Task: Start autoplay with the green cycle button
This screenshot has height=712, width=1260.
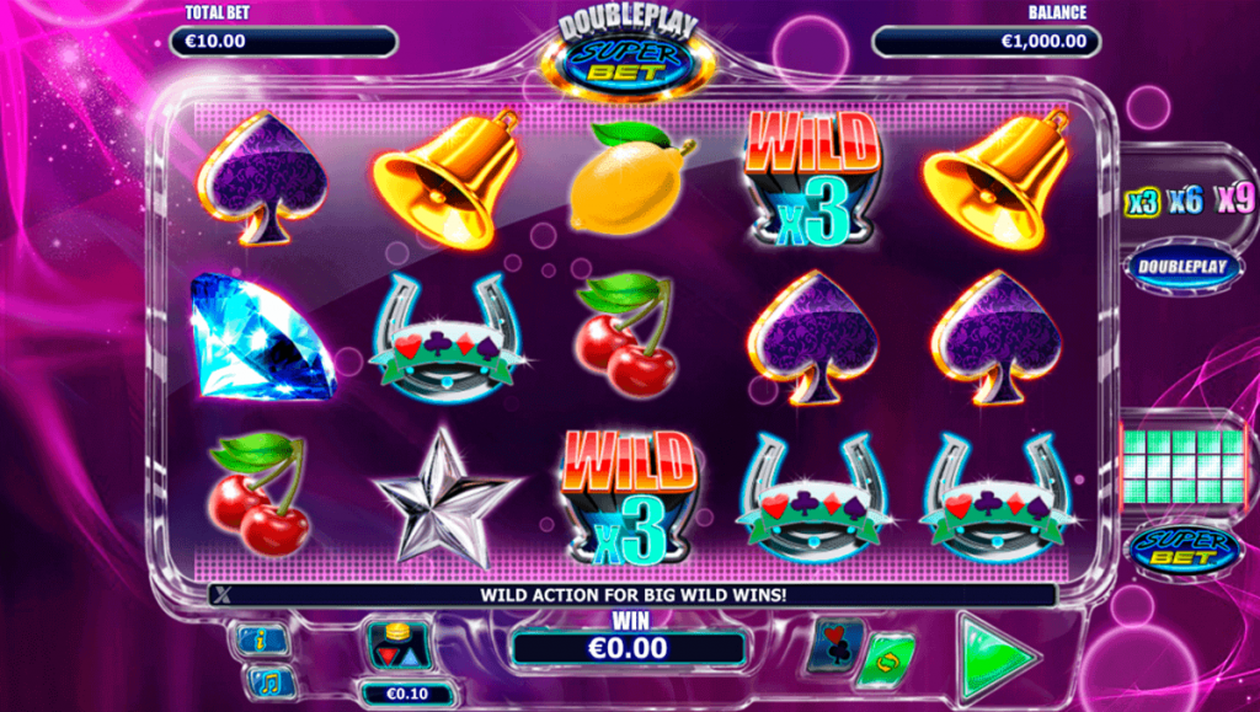Action: [x=884, y=662]
